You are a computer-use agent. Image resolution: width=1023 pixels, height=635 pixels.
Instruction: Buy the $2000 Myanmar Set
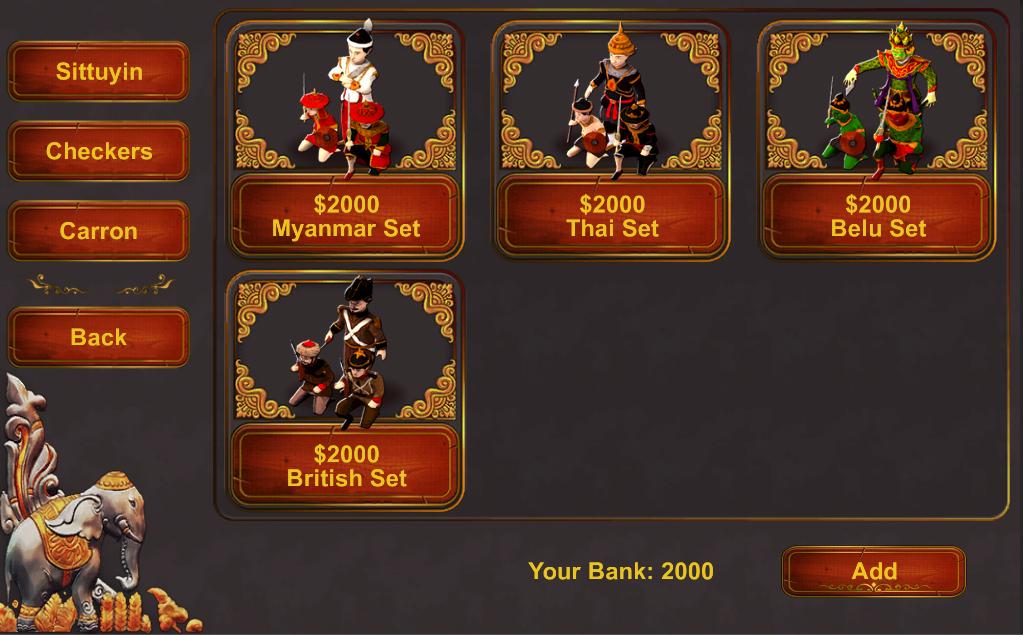click(346, 217)
